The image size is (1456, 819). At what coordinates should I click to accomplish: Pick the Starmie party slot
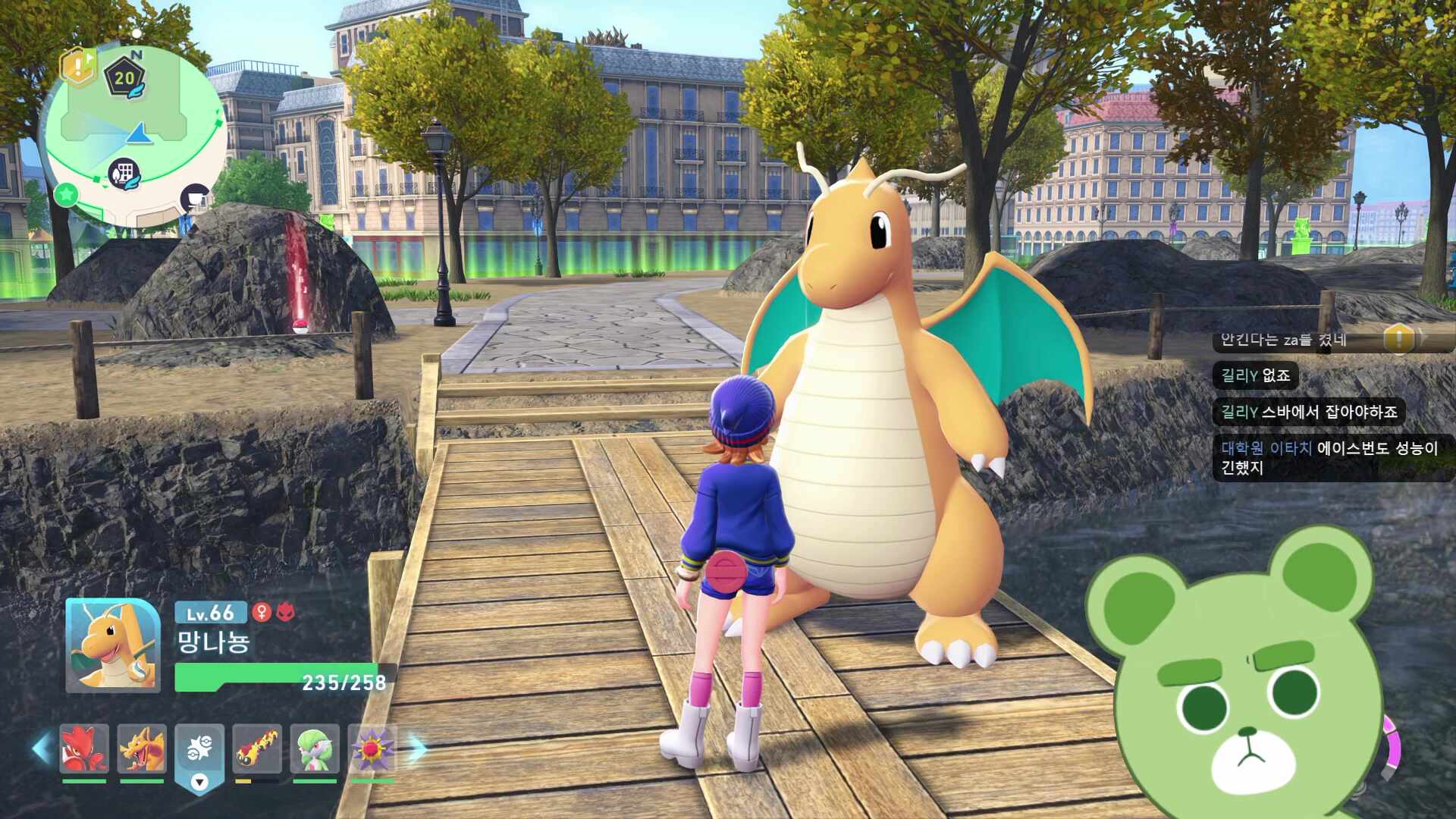click(x=372, y=748)
